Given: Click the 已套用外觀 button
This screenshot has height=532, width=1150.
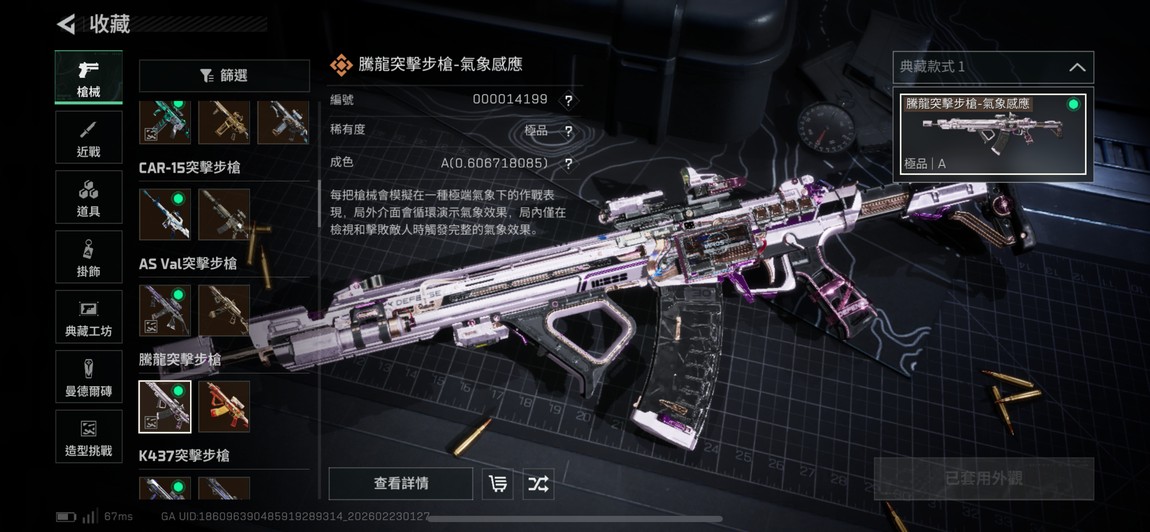Looking at the screenshot, I should click(983, 479).
